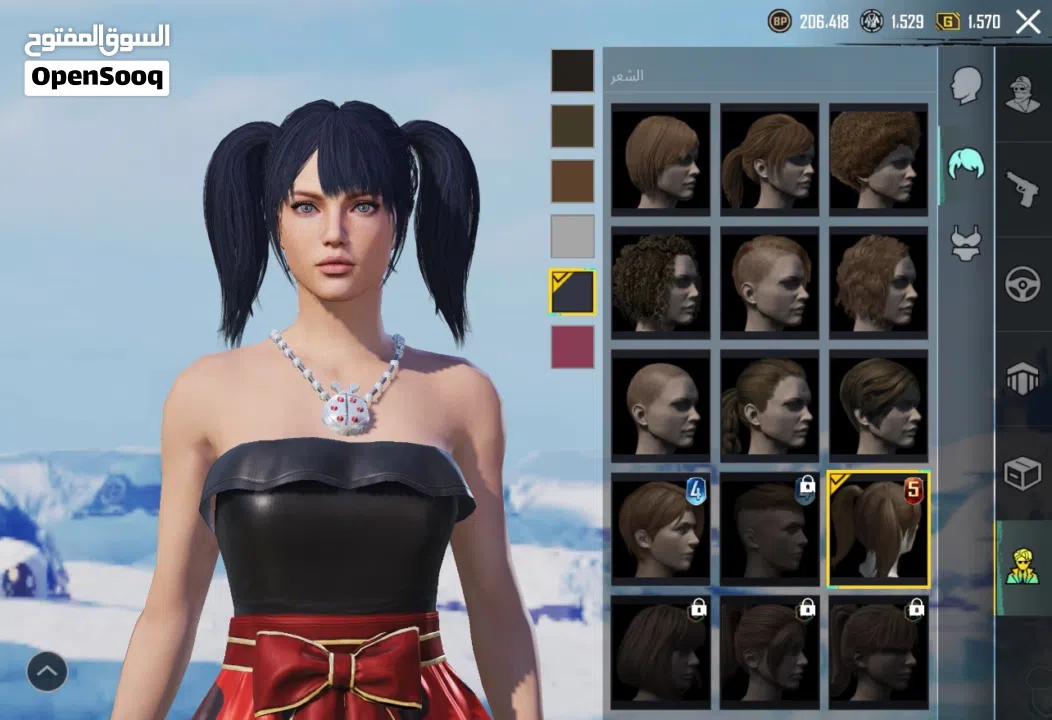Open the underwear clothing tab

pos(966,243)
